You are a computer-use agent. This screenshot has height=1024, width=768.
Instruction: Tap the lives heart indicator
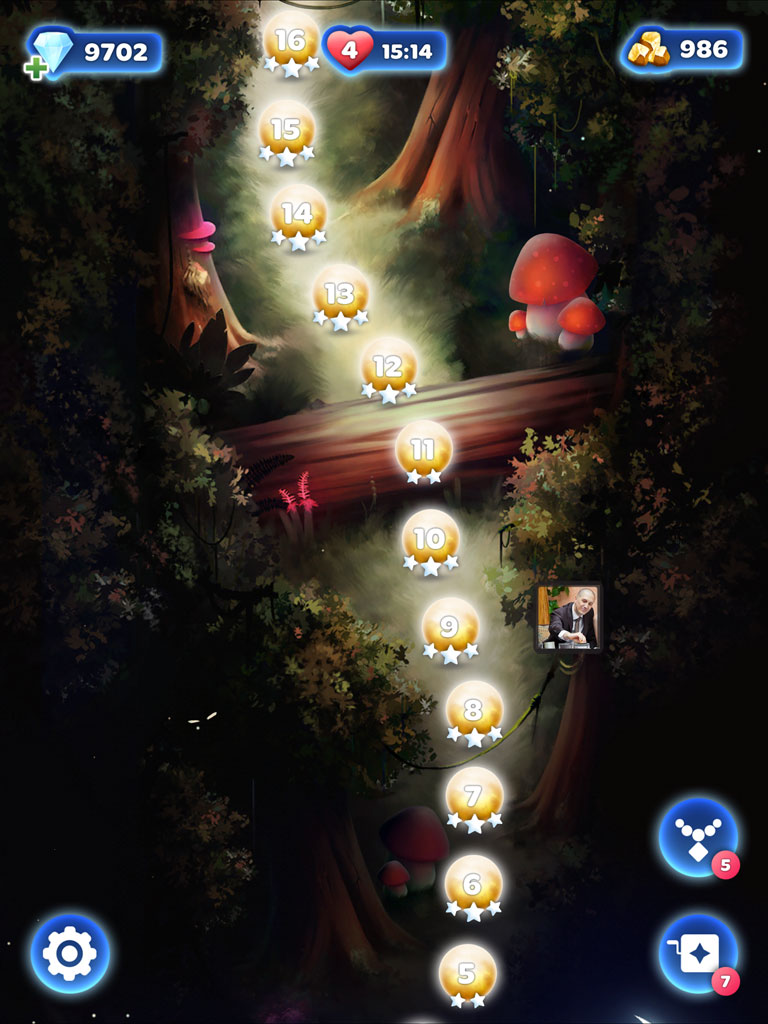(350, 50)
